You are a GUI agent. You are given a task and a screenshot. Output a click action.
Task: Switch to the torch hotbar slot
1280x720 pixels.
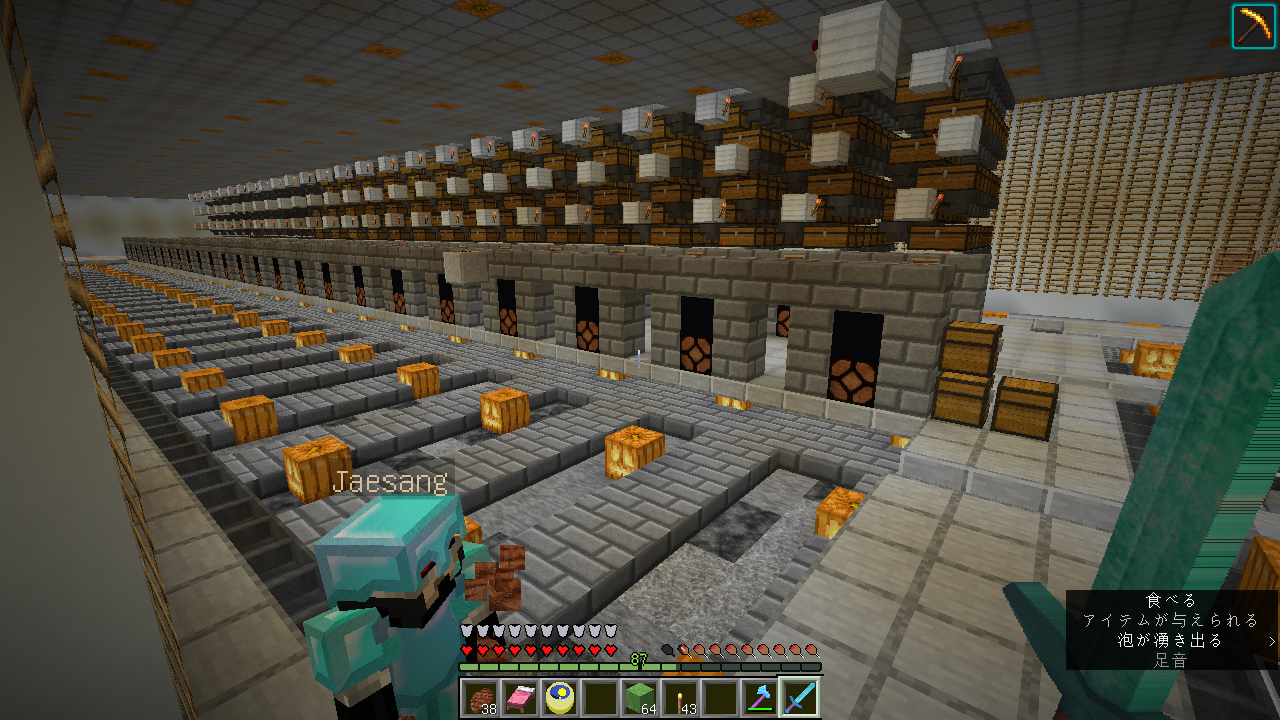tap(680, 697)
